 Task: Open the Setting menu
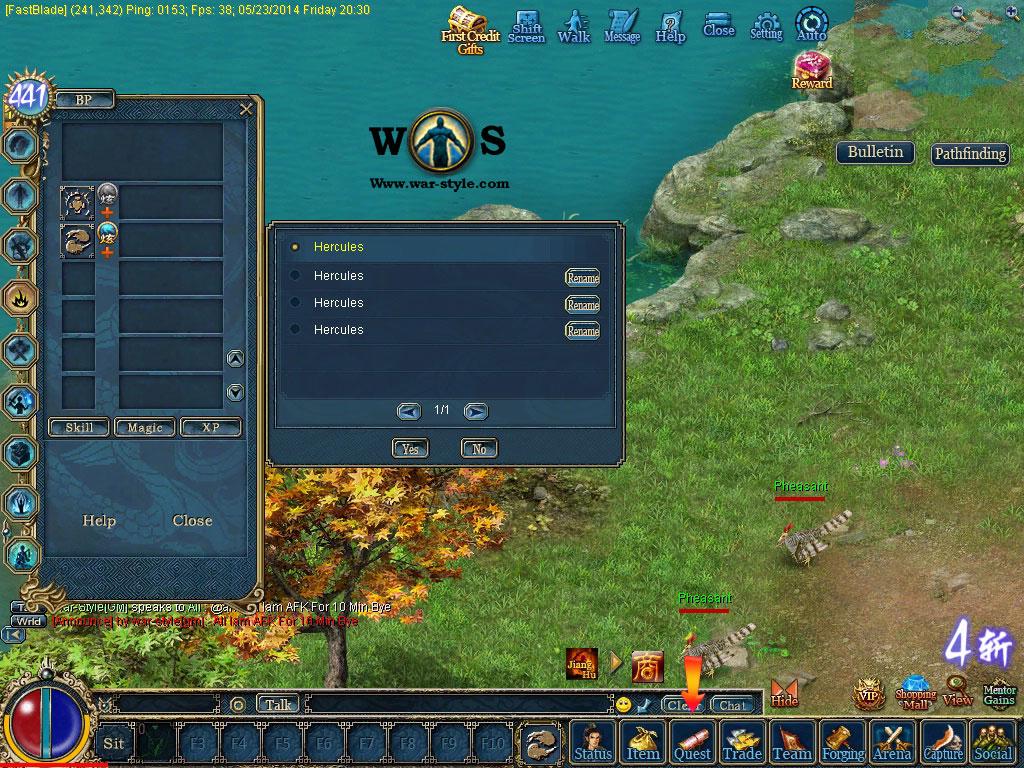766,25
